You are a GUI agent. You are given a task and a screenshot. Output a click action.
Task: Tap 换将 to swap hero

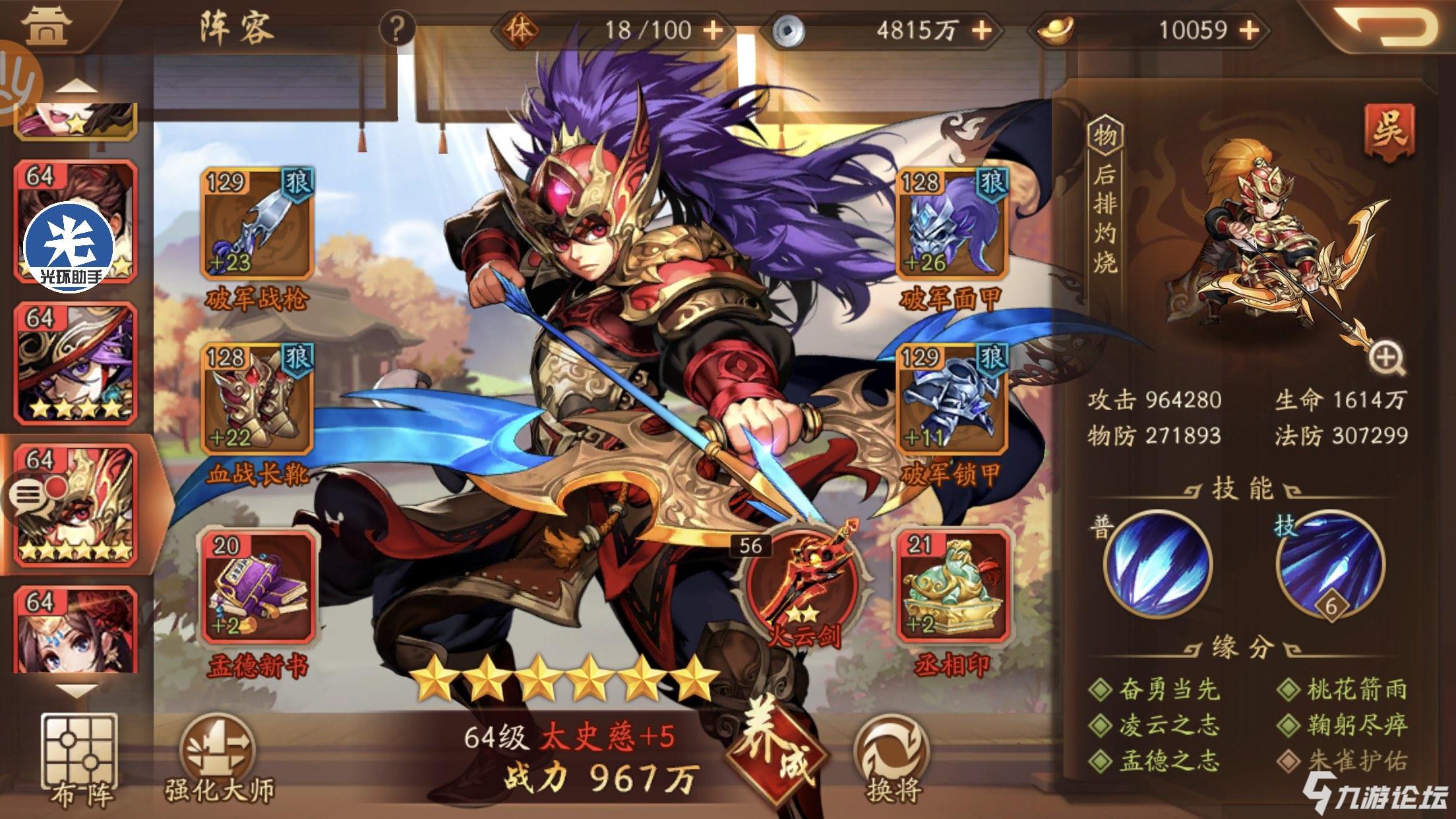click(x=892, y=758)
